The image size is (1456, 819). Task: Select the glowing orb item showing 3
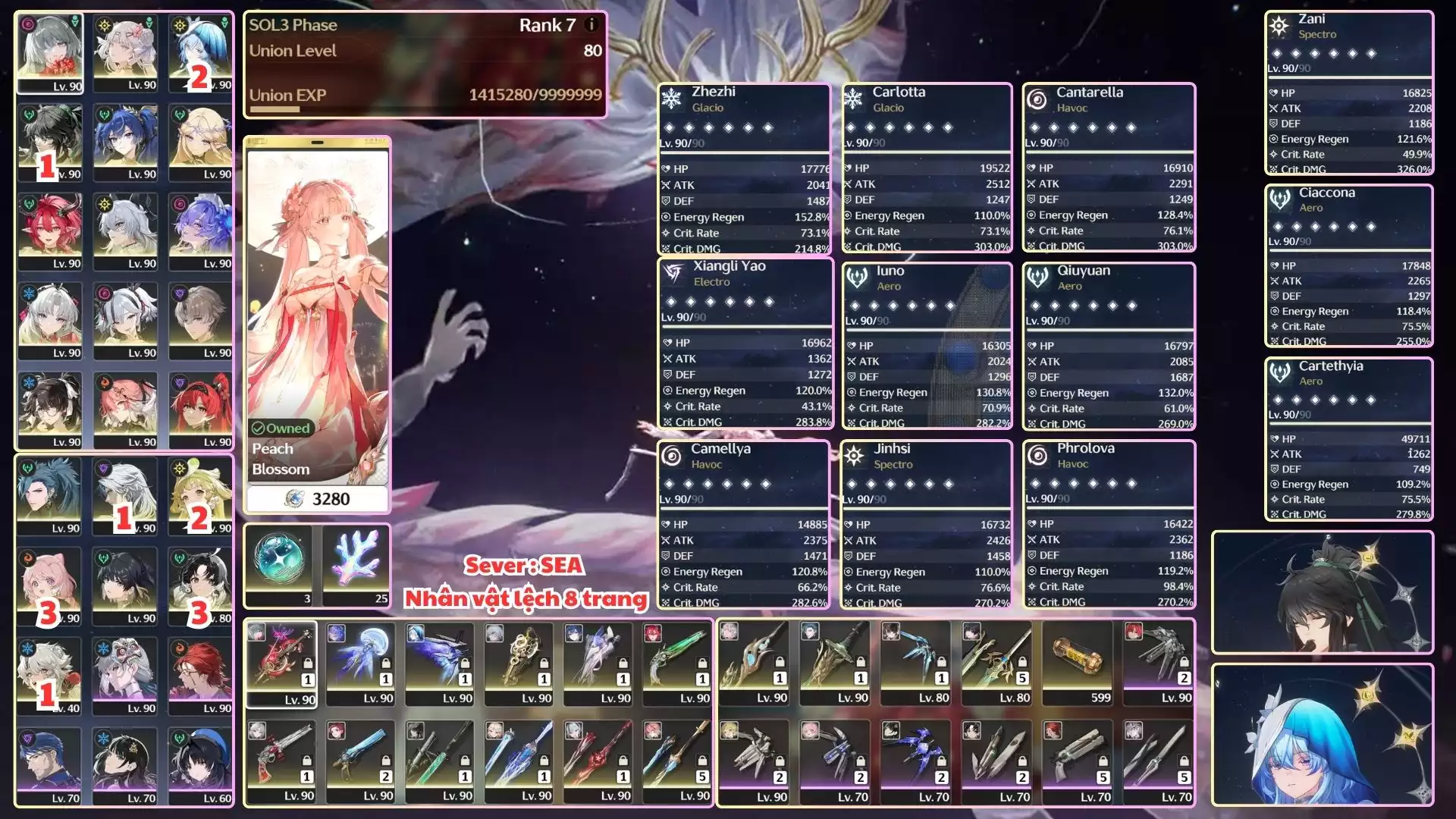(x=279, y=565)
